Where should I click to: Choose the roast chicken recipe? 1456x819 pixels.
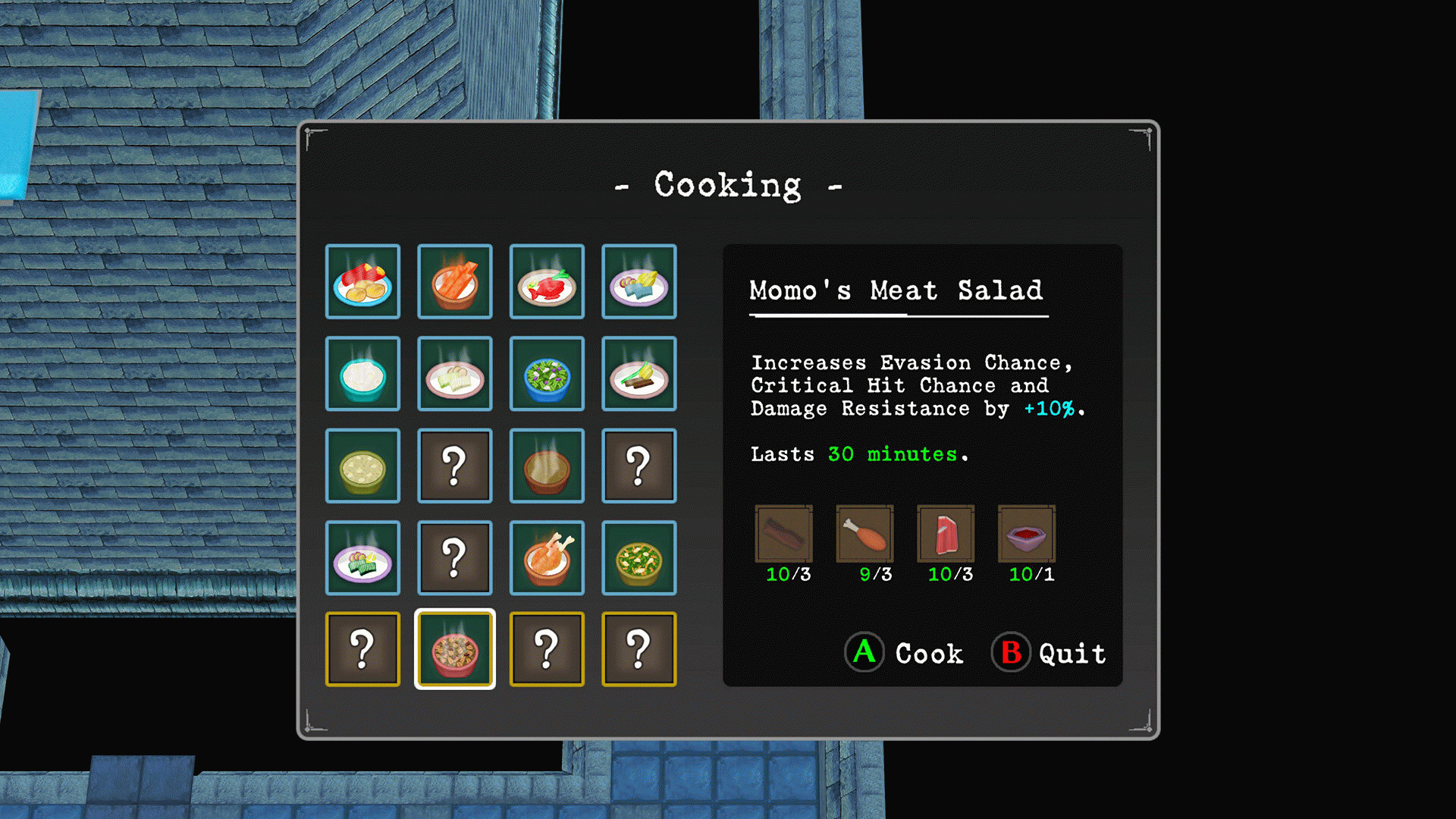click(x=547, y=558)
